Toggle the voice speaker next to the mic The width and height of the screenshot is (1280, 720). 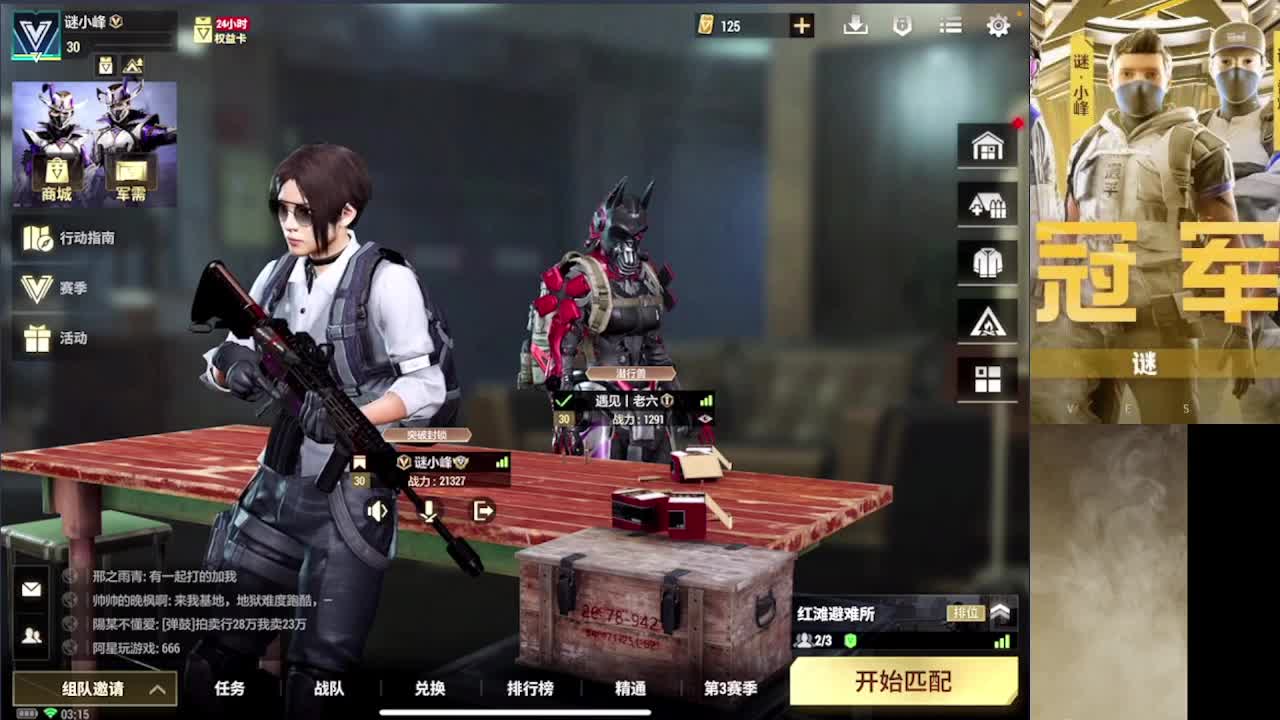pyautogui.click(x=377, y=511)
